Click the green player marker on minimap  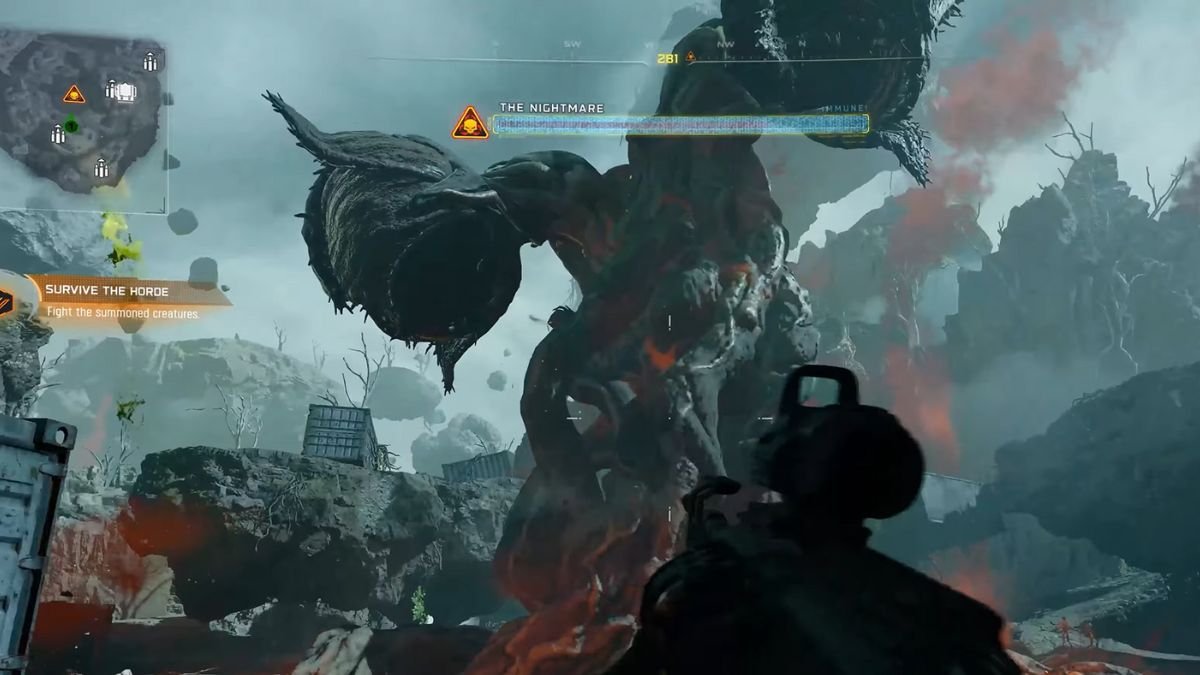click(71, 125)
